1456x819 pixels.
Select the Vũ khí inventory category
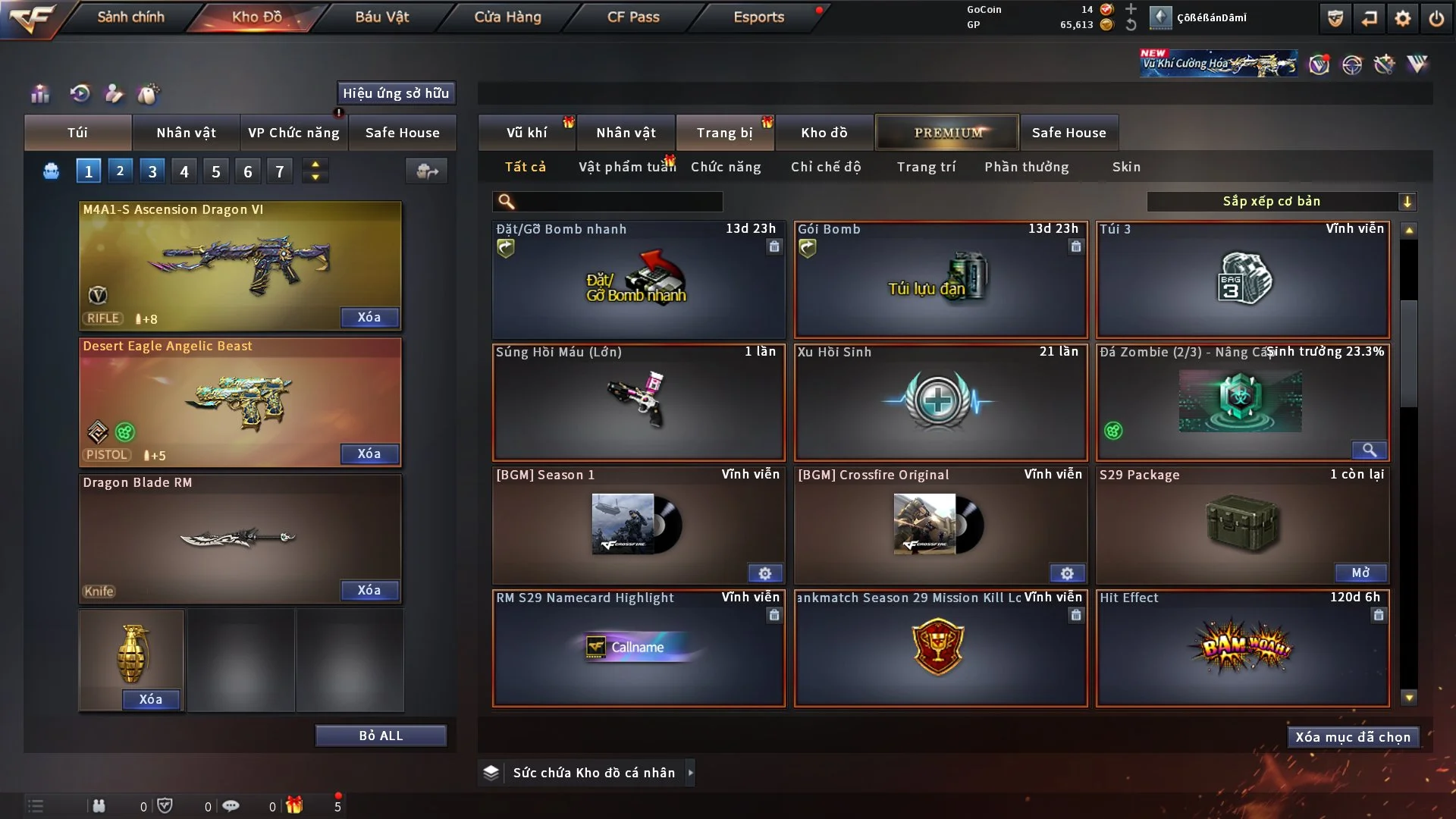pyautogui.click(x=526, y=133)
